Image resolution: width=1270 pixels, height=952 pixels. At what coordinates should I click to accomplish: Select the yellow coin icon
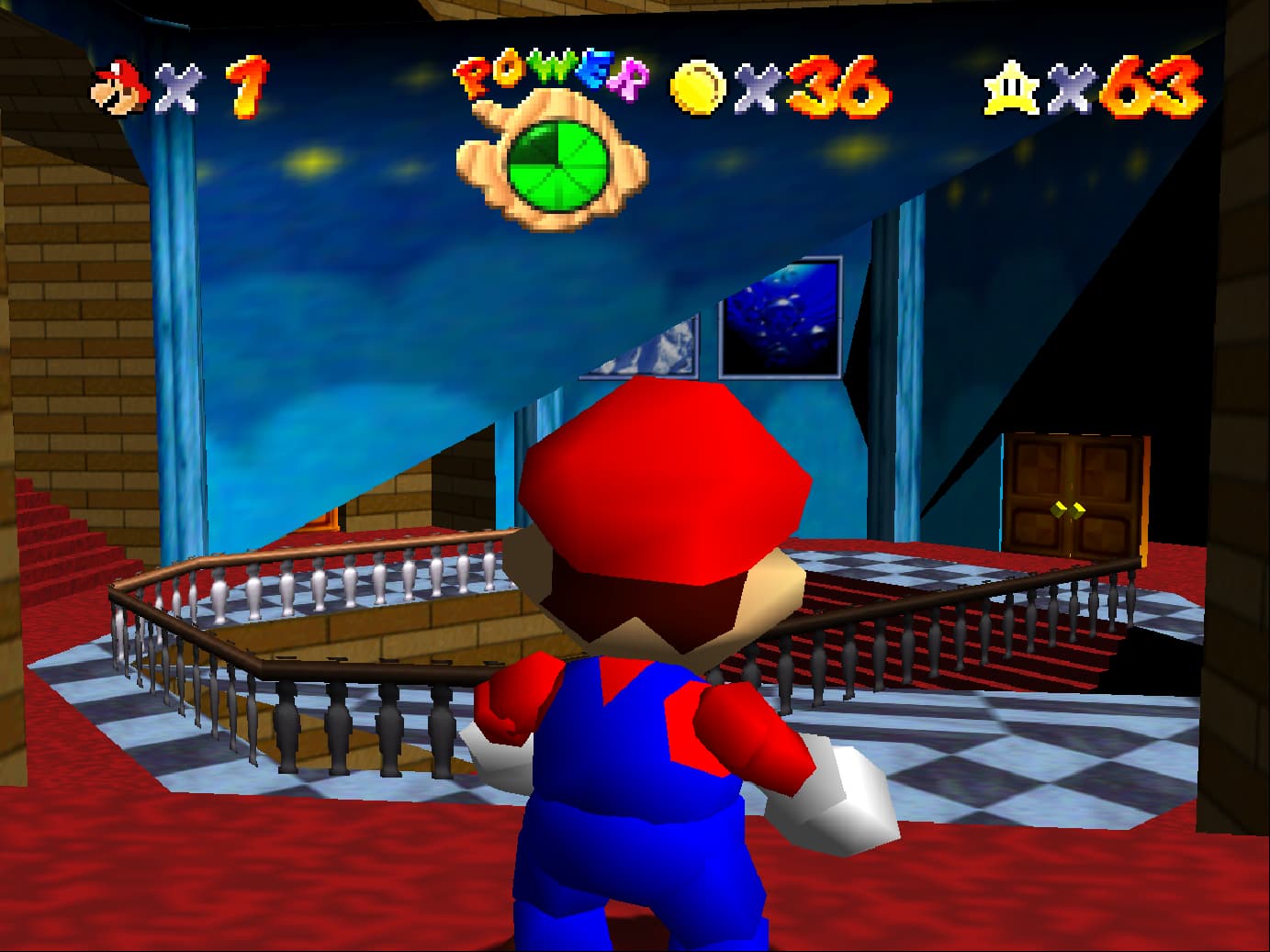click(x=698, y=89)
